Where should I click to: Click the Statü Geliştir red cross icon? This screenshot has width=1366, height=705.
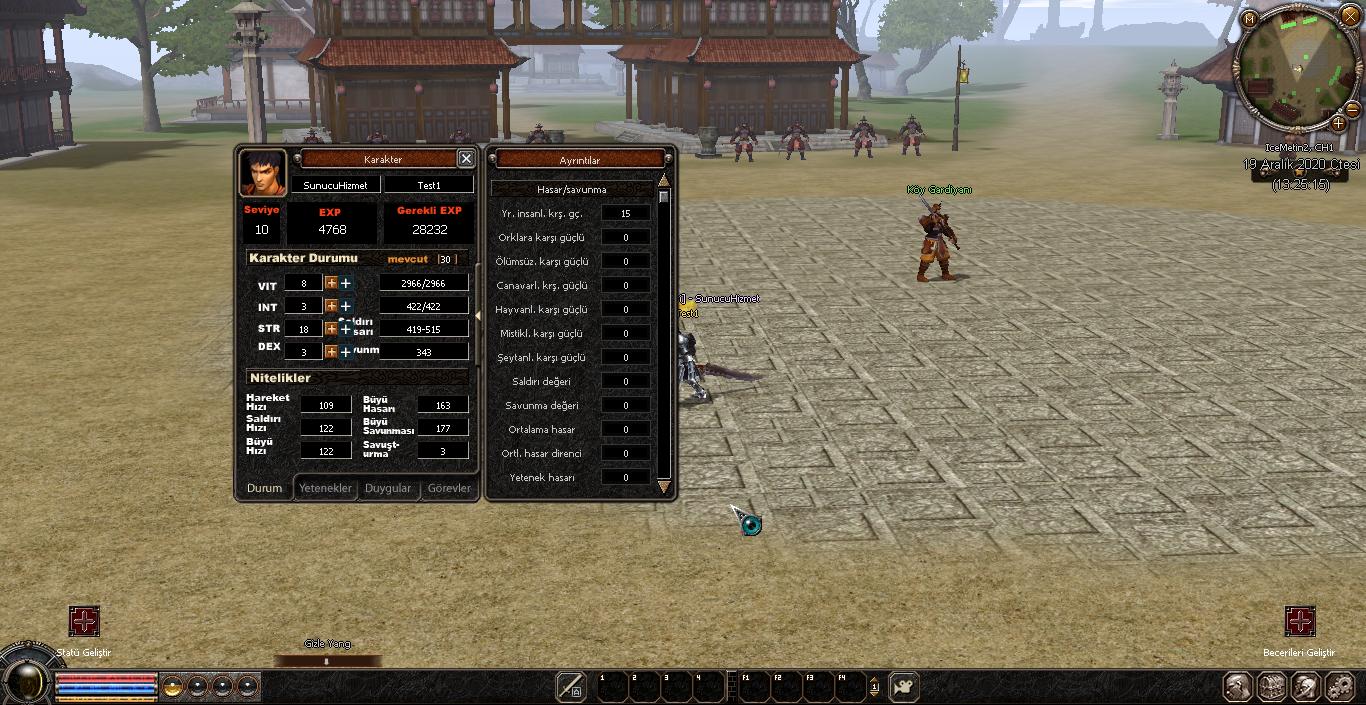tap(84, 621)
